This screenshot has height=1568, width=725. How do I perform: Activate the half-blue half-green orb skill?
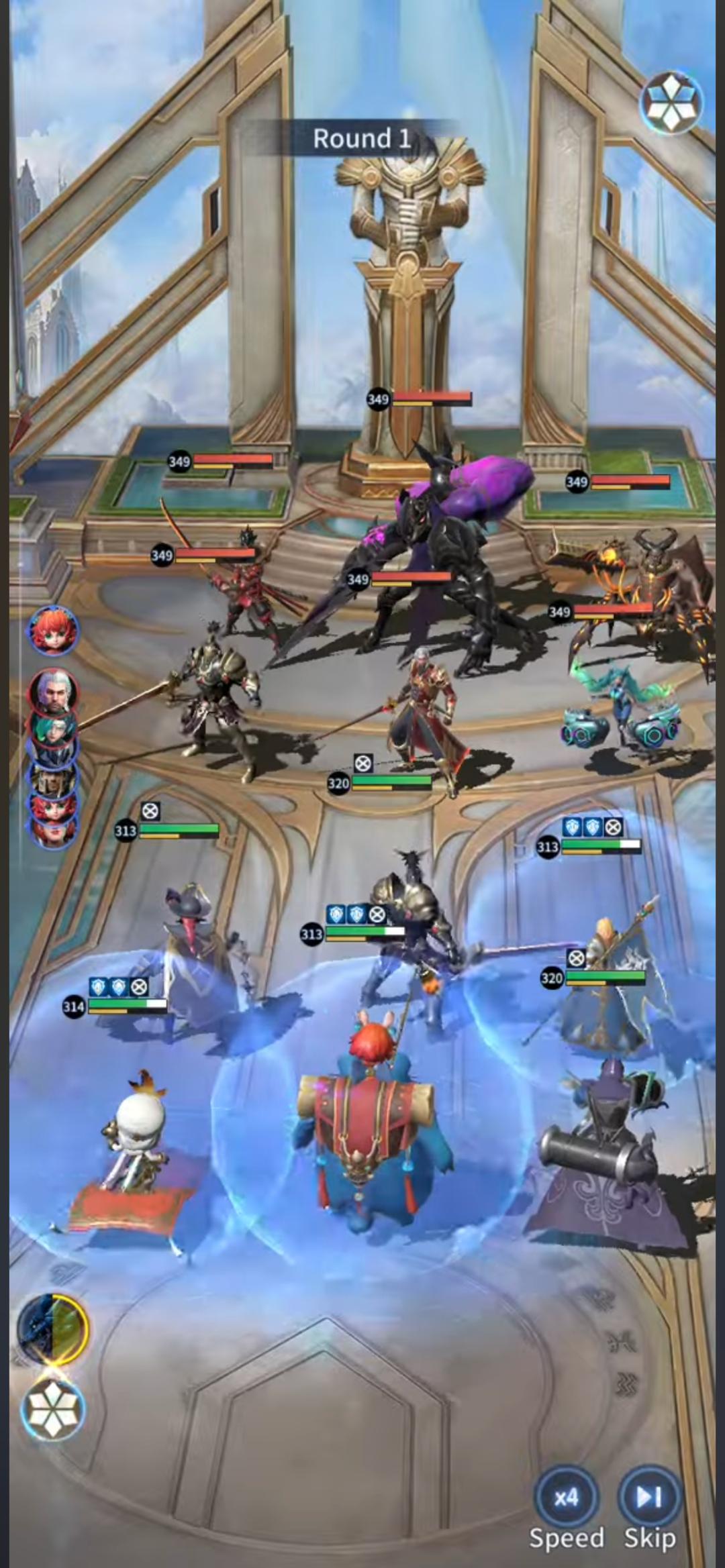click(53, 1328)
